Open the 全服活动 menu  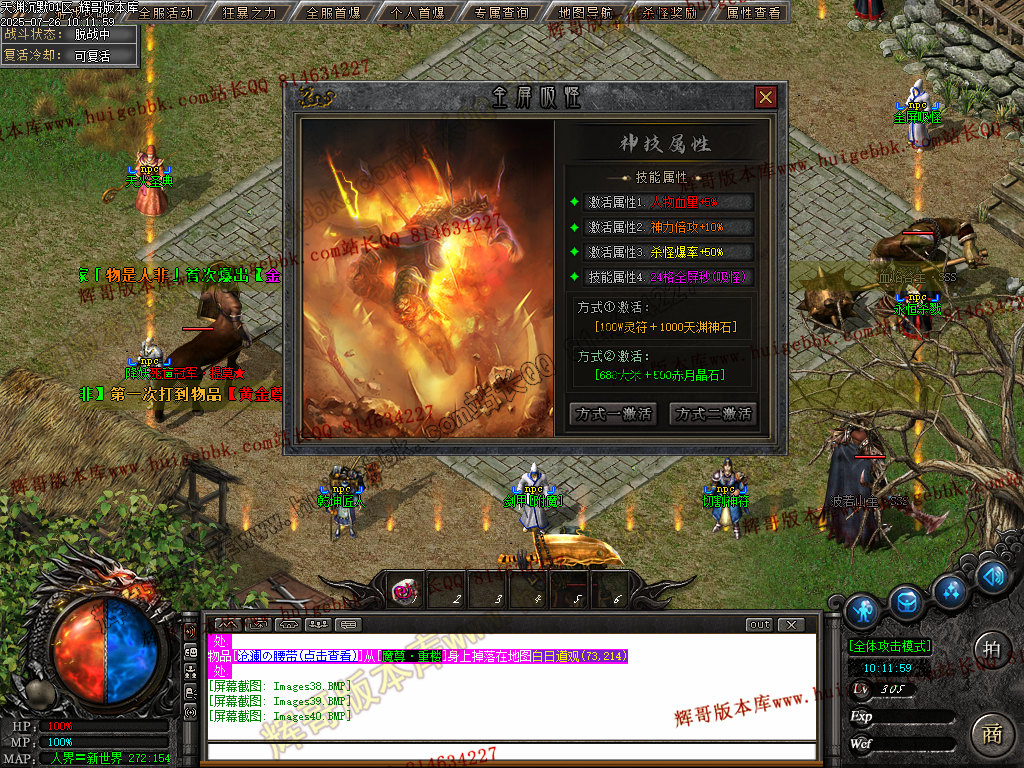[165, 13]
